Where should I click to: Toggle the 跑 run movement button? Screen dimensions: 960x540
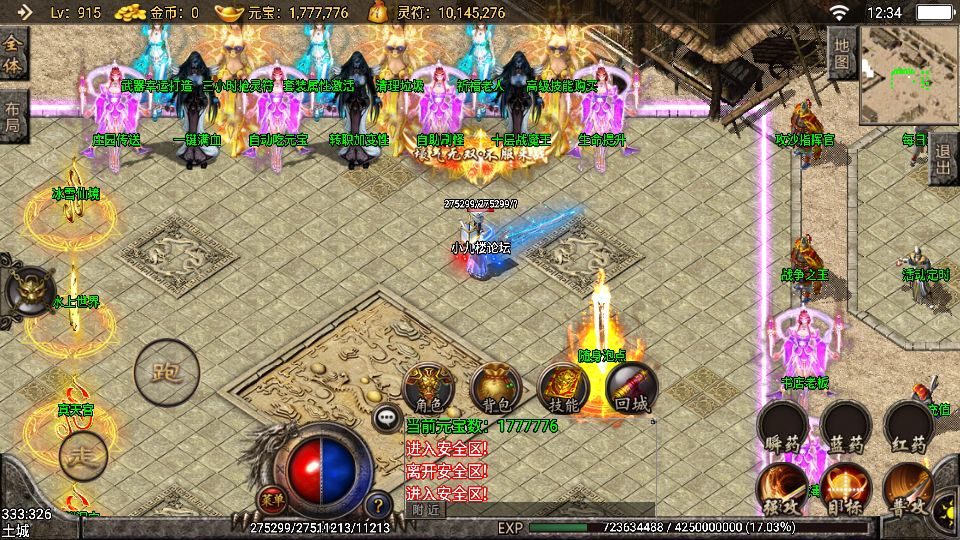coord(166,373)
